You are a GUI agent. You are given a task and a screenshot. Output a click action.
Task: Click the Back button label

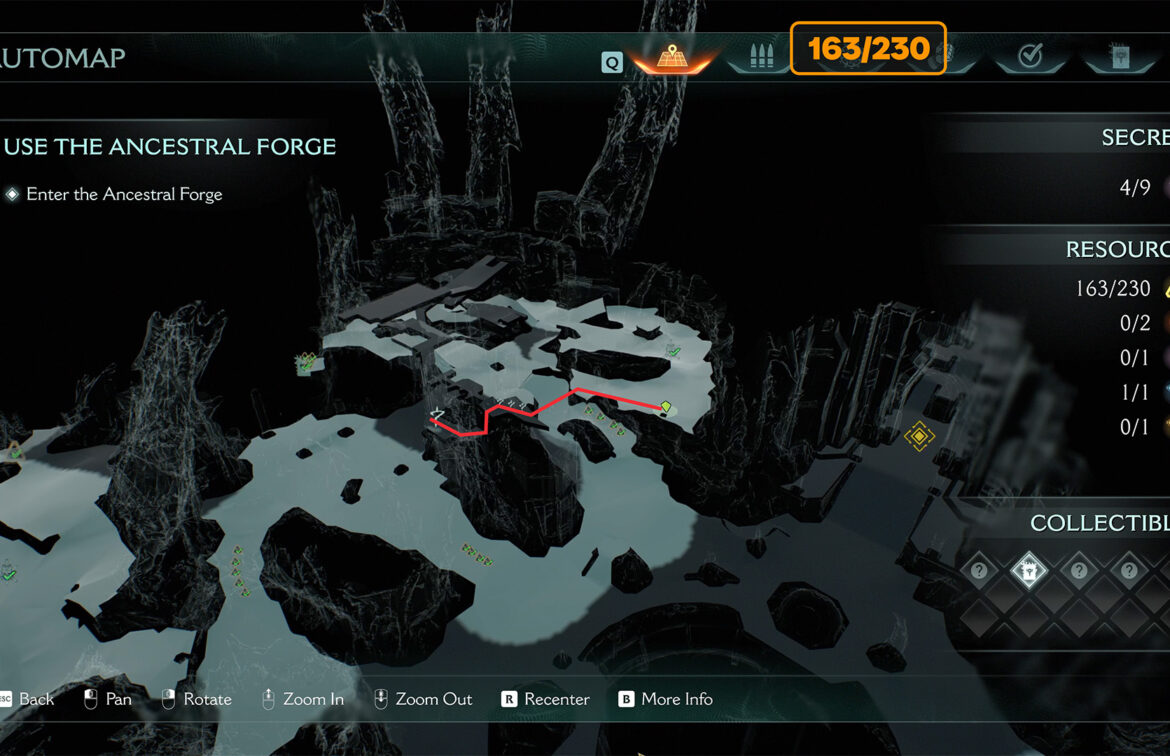[36, 699]
